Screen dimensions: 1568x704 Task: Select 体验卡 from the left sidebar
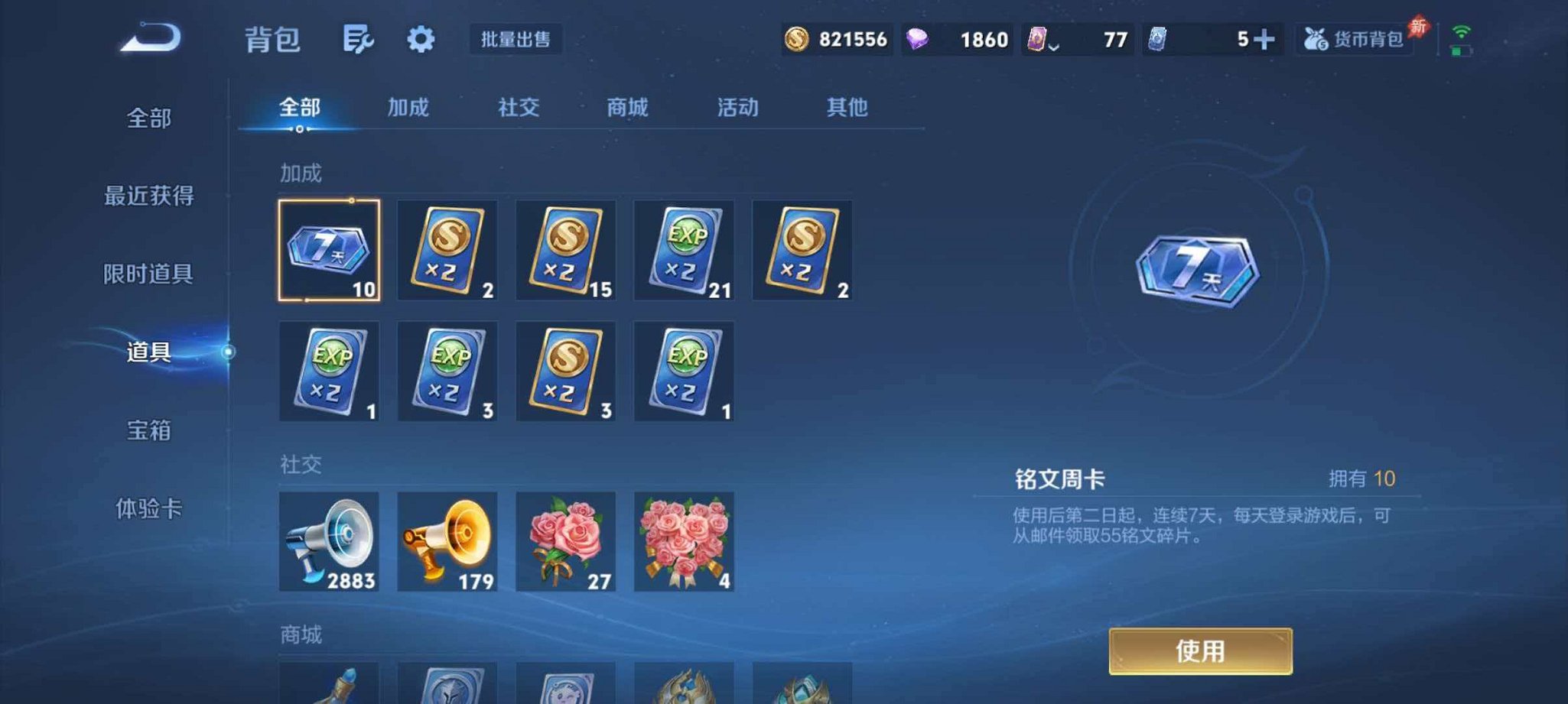(150, 509)
